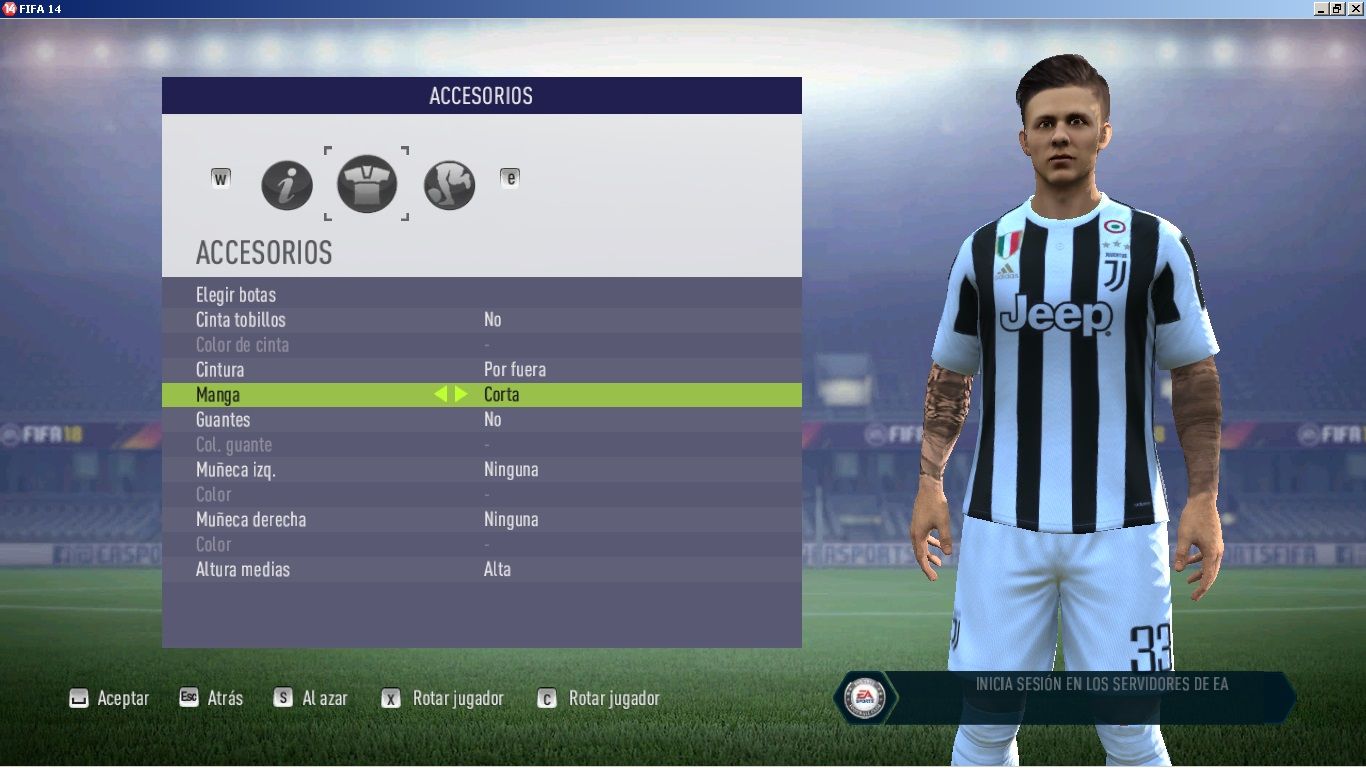Open the Elegir botas option
1366x768 pixels.
(236, 295)
